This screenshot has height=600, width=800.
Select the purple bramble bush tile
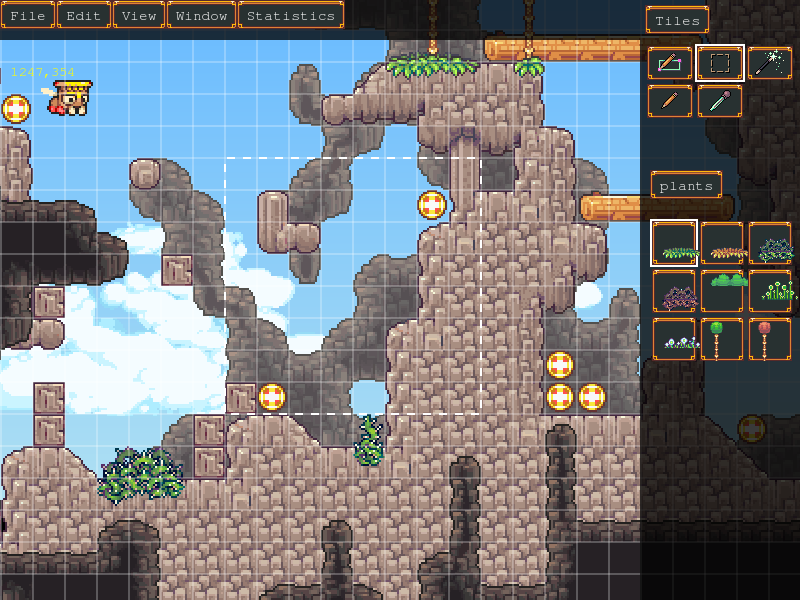point(673,291)
